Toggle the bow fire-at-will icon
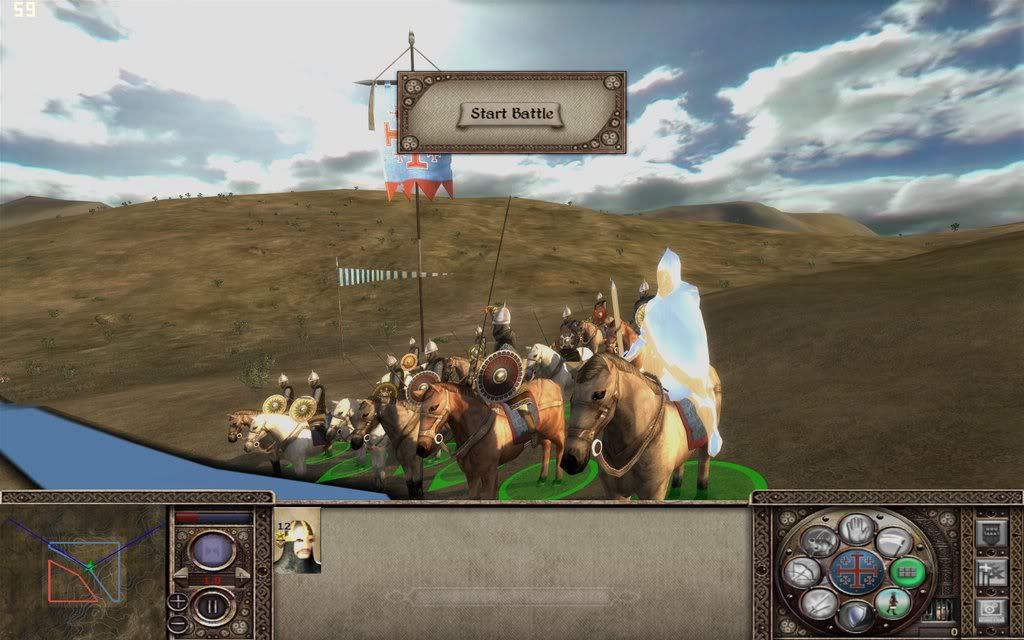This screenshot has width=1024, height=640. coord(800,572)
